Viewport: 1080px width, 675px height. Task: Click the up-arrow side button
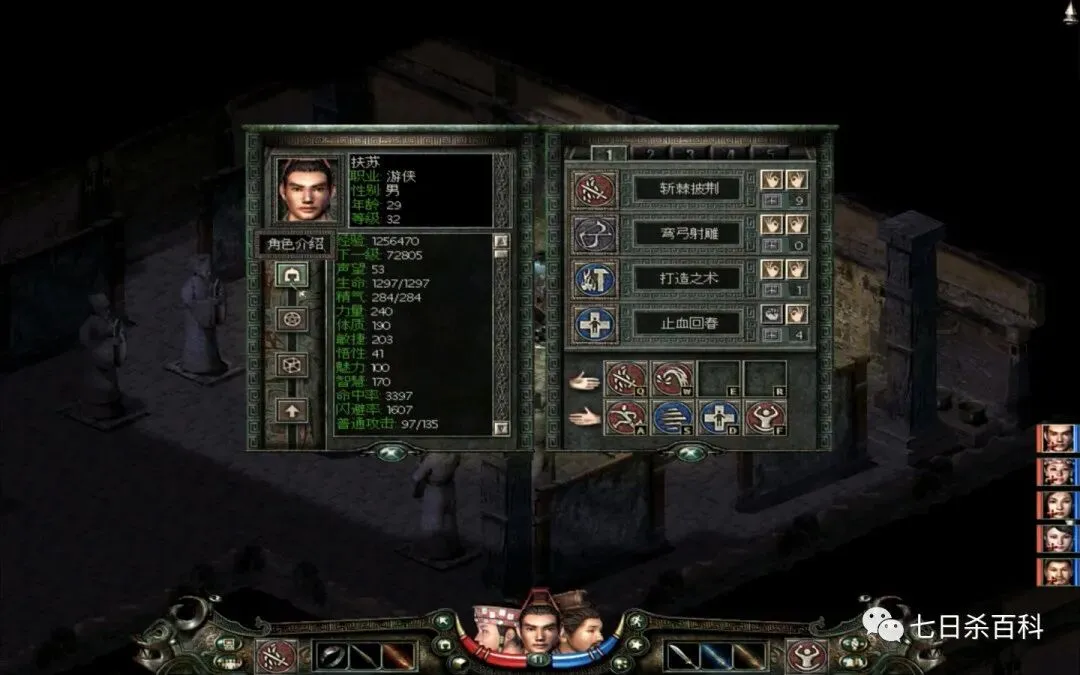[292, 409]
